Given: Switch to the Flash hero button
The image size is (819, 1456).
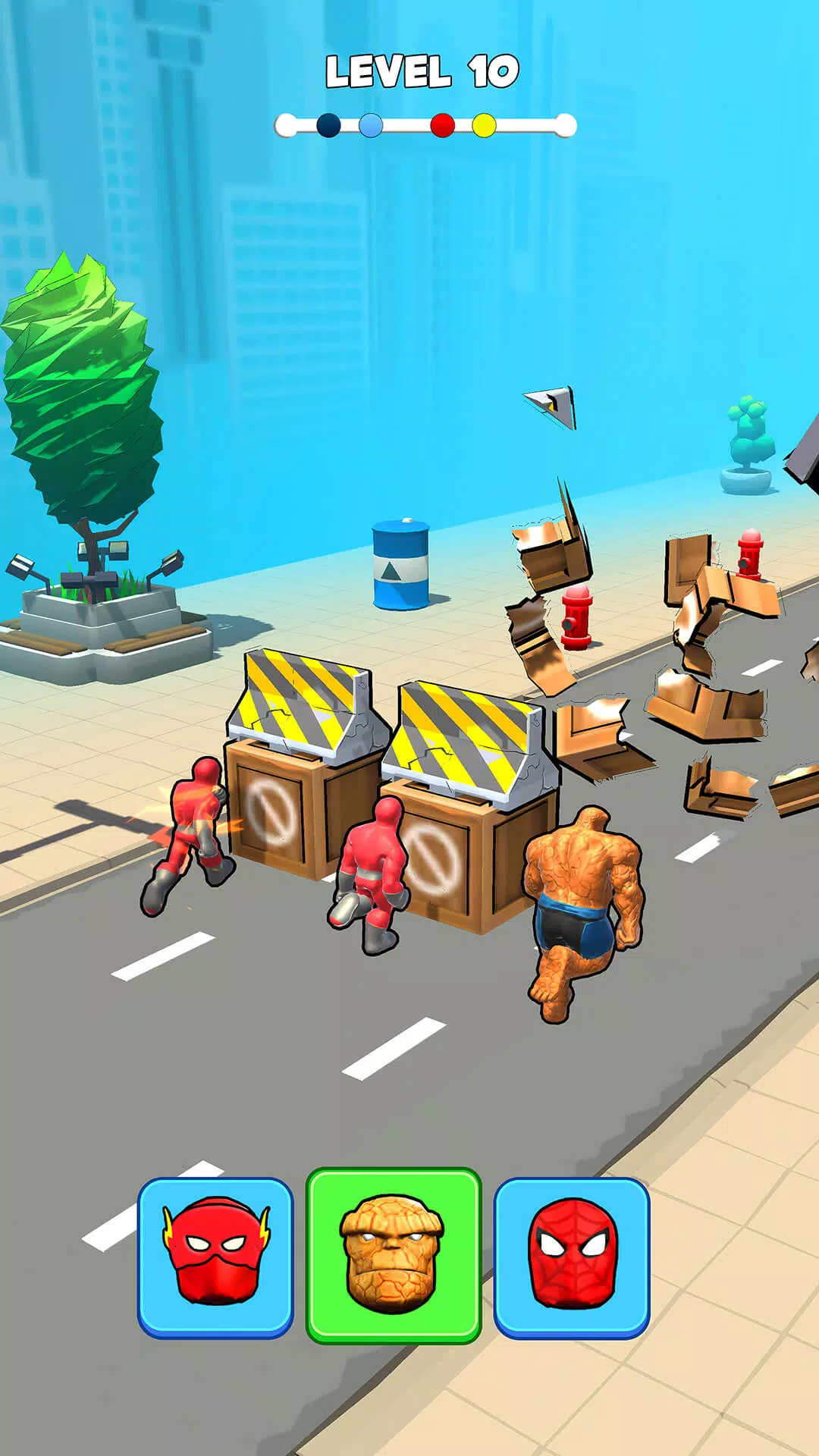Looking at the screenshot, I should tap(215, 1256).
